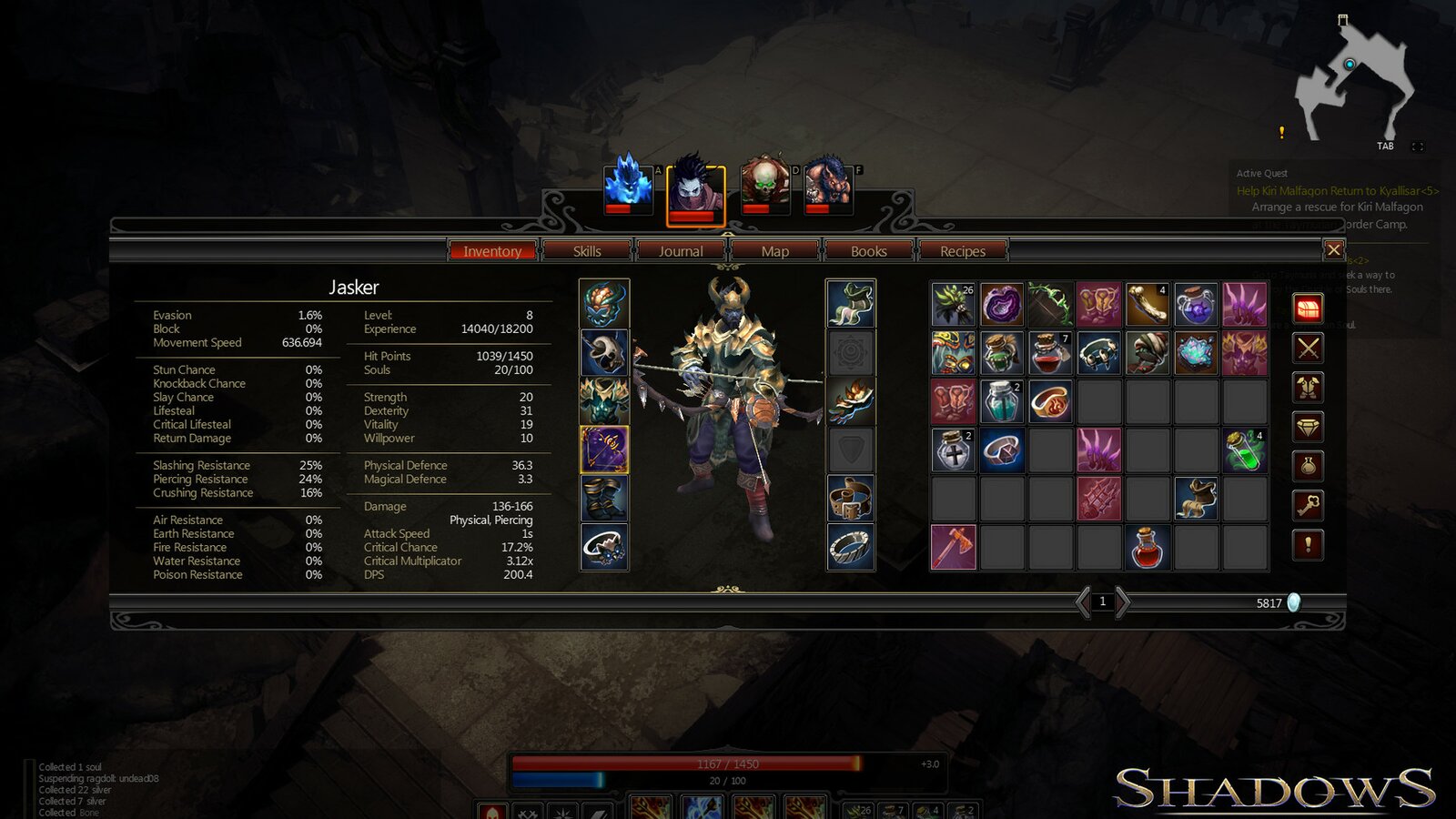Open the Recipes tab
This screenshot has width=1456, height=819.
(x=962, y=251)
